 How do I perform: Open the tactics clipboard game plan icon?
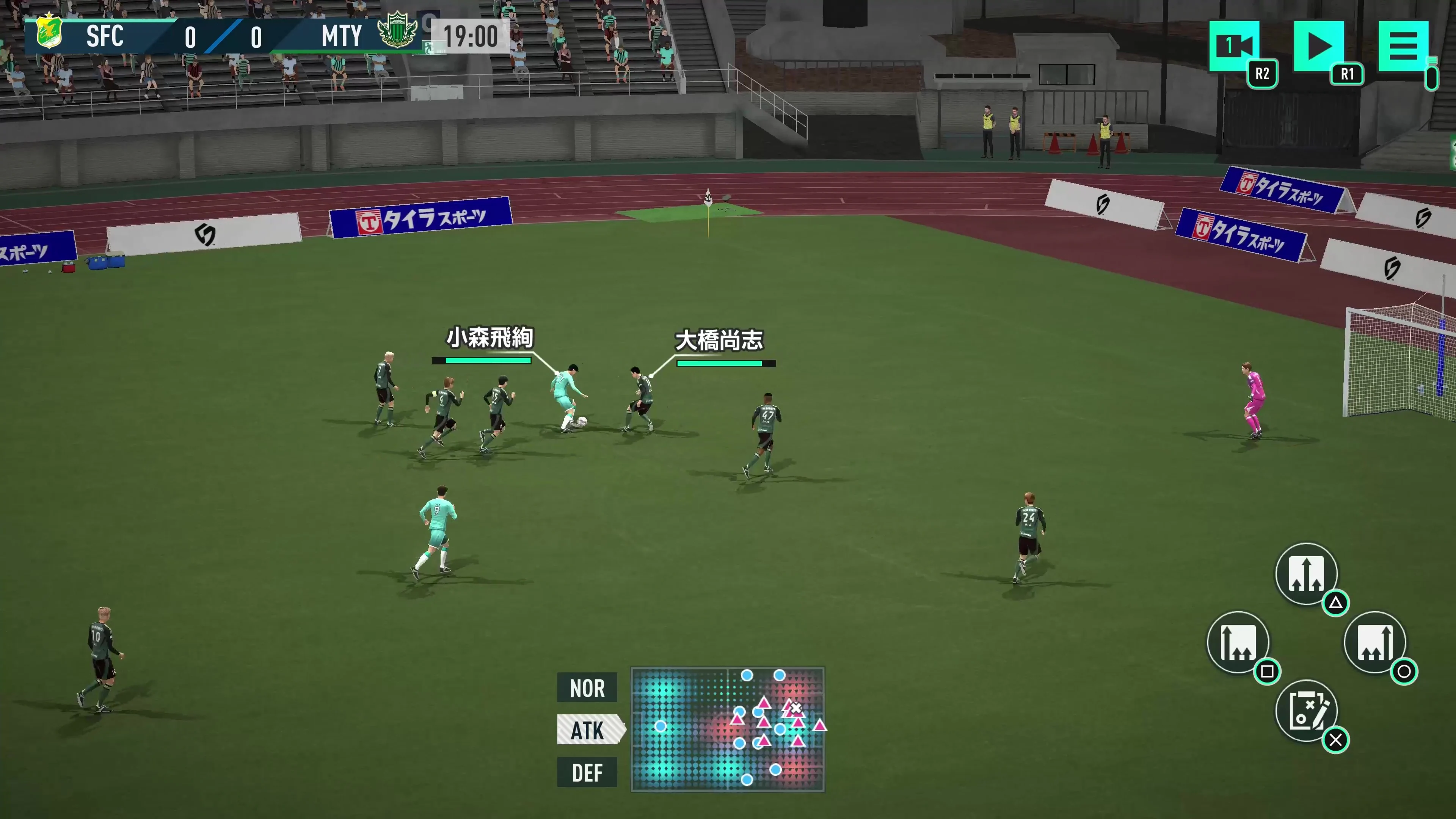click(x=1307, y=711)
